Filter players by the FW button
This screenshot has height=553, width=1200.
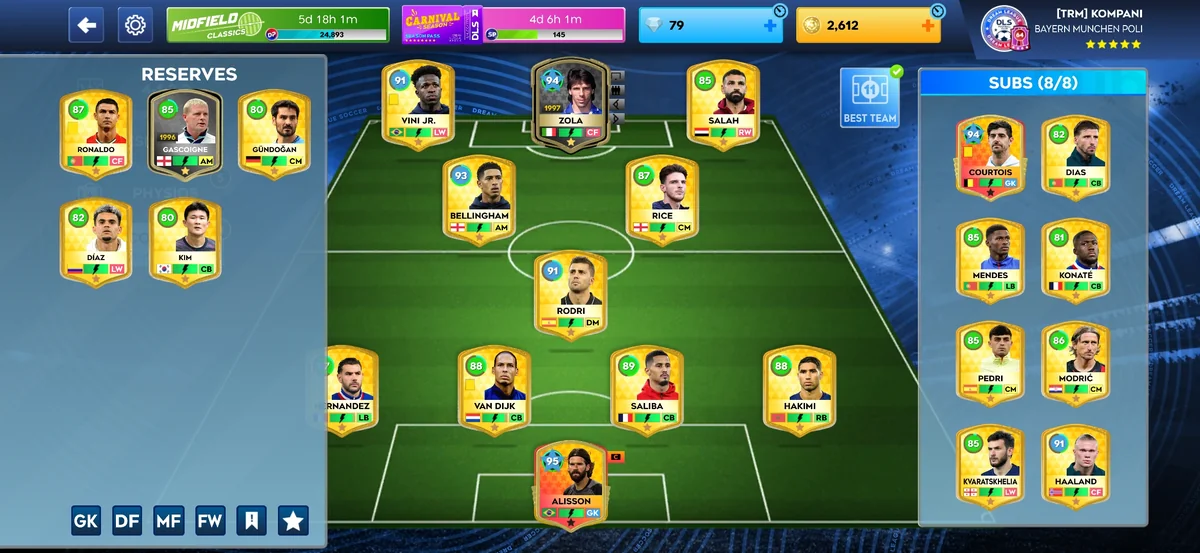point(210,520)
